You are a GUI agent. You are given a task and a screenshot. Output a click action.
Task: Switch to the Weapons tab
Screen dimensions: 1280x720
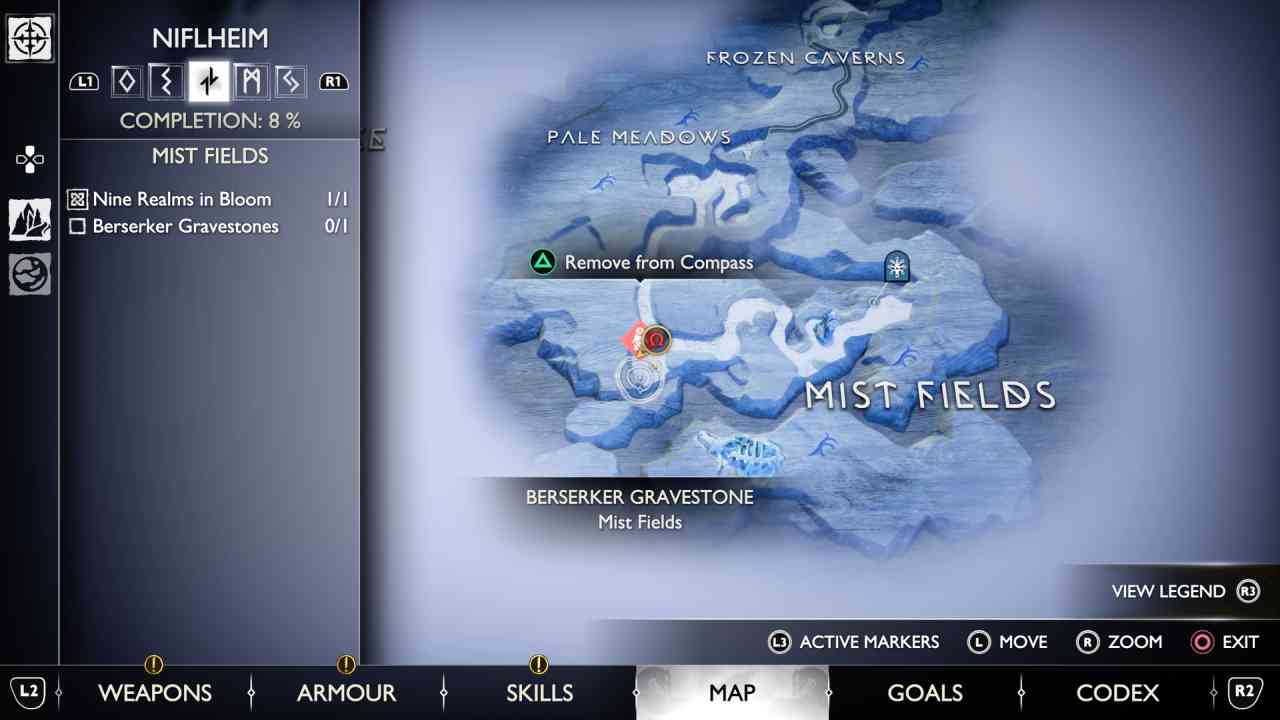point(155,692)
